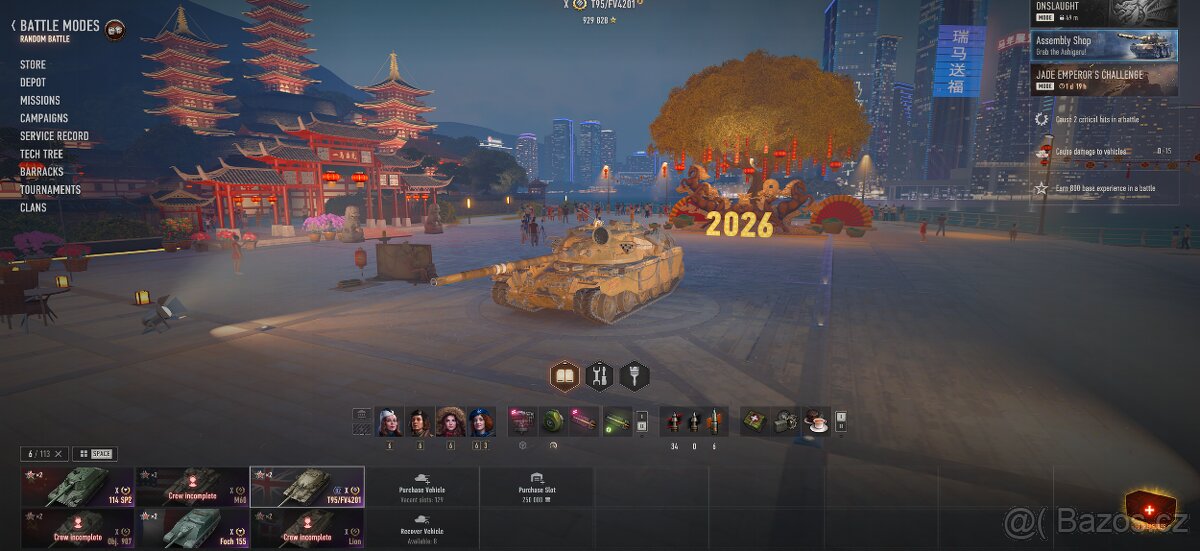
Task: Open the Store menu entry
Action: 33,64
